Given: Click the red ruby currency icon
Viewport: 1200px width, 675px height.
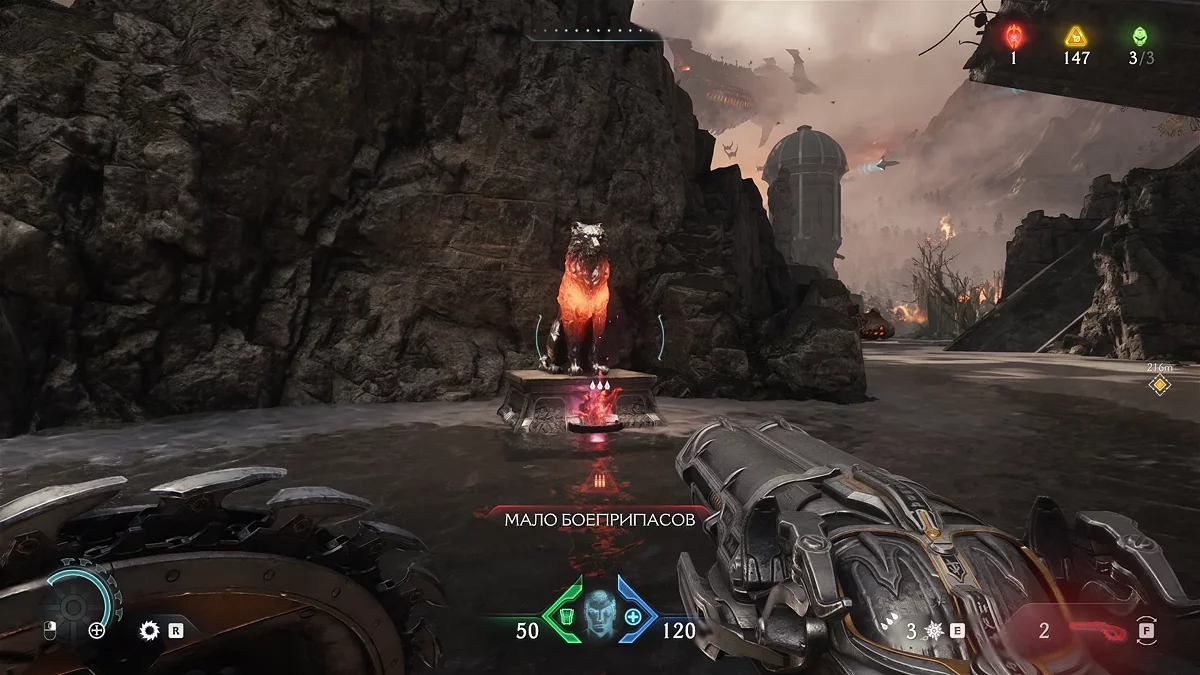Looking at the screenshot, I should pos(1013,37).
